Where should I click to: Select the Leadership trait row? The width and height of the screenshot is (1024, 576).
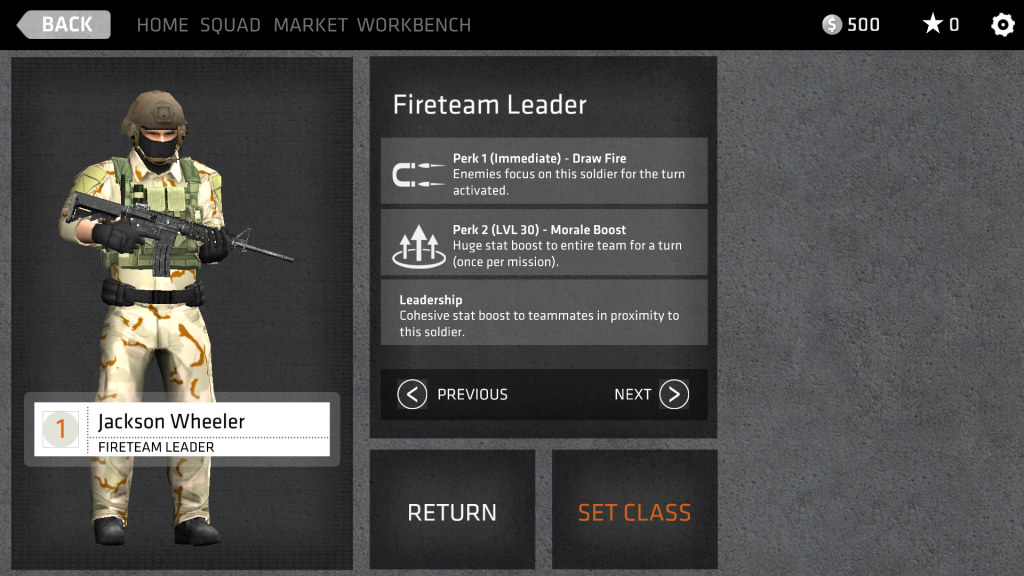click(544, 313)
